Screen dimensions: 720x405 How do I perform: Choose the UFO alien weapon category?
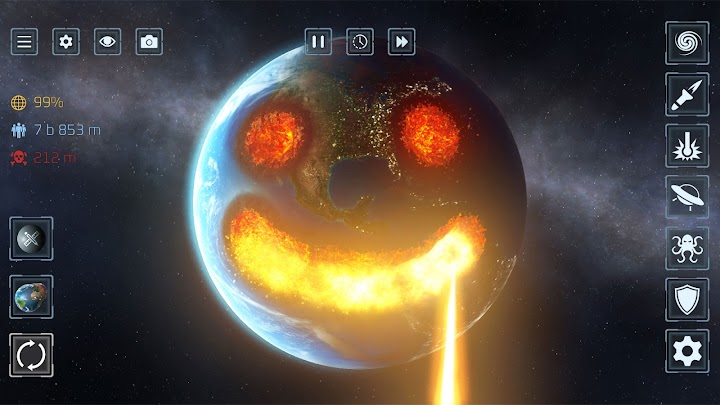tap(687, 197)
